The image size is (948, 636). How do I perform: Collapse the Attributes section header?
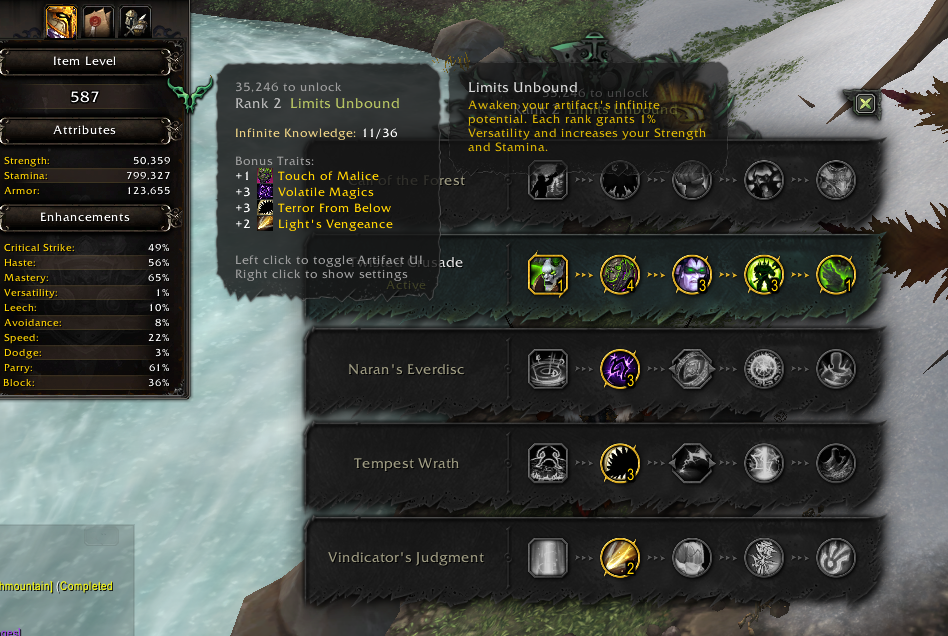[85, 130]
